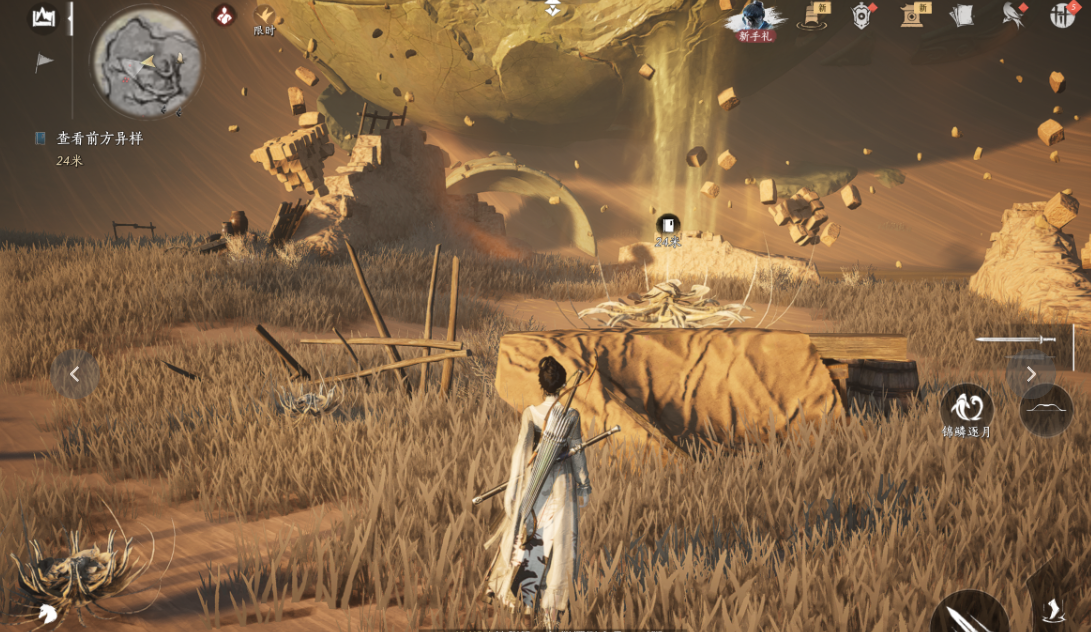Screen dimensions: 1091x632
Task: Tap the horn icon in bottom-left corner
Action: [x=46, y=614]
